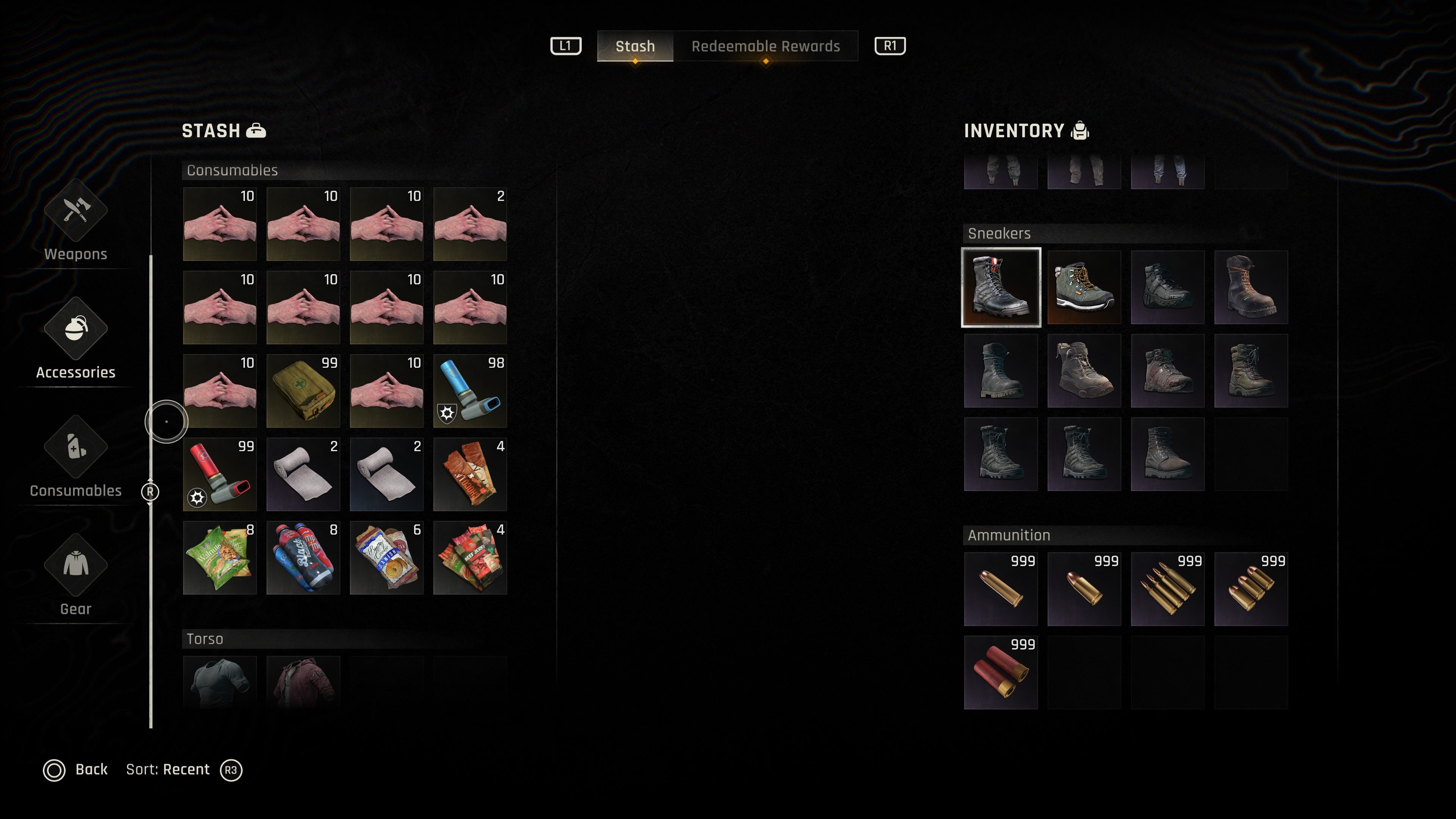Pick the blue inhaler stack of 98
This screenshot has height=819, width=1456.
(x=470, y=391)
